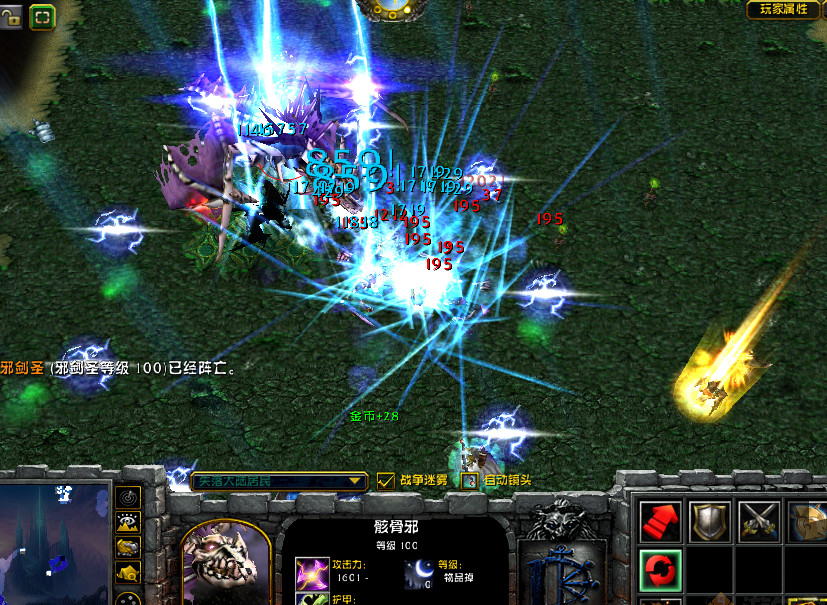The width and height of the screenshot is (827, 605).
Task: Select the skeletal unit portrait
Action: (227, 562)
